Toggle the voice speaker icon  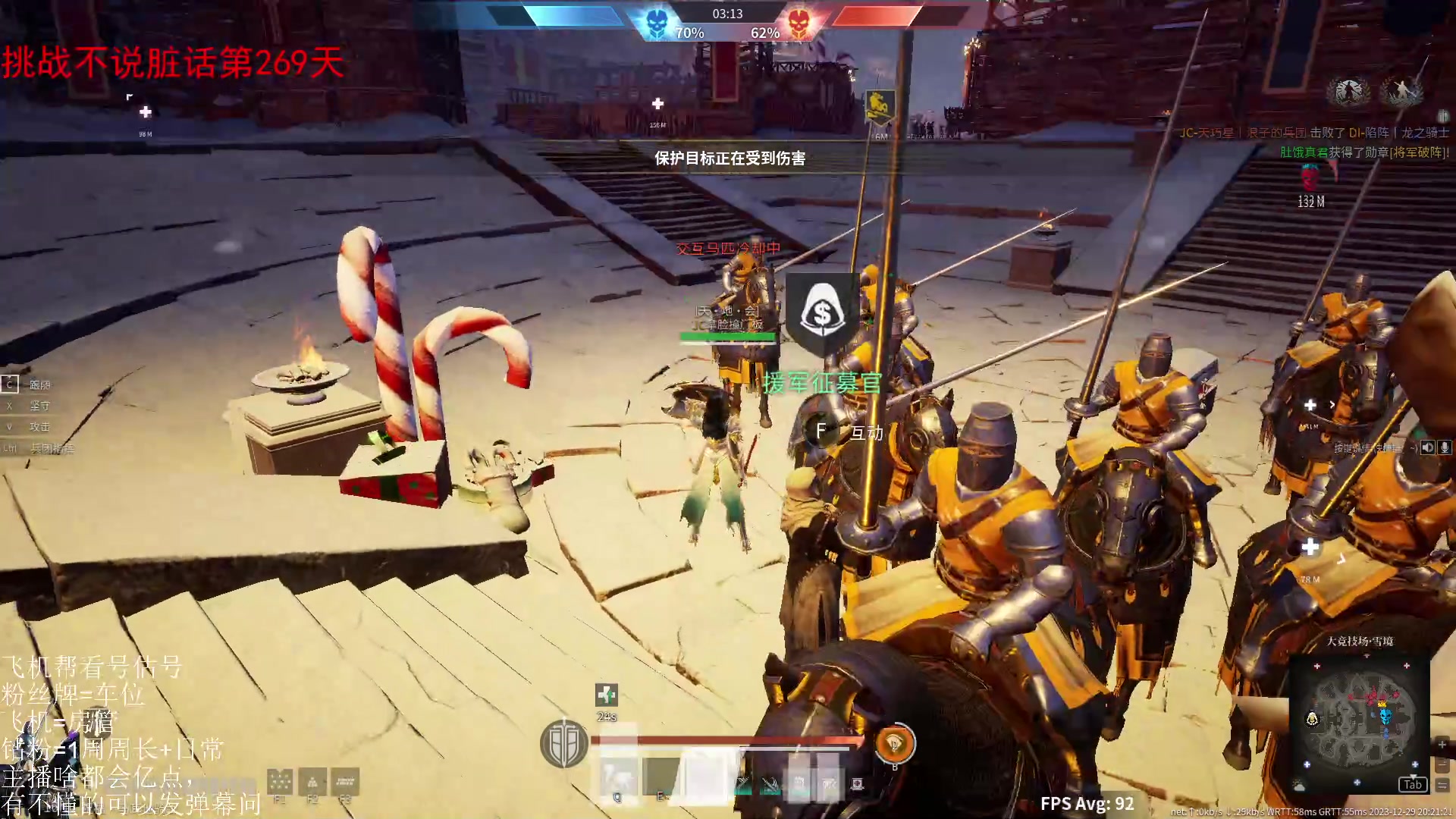pos(1428,447)
